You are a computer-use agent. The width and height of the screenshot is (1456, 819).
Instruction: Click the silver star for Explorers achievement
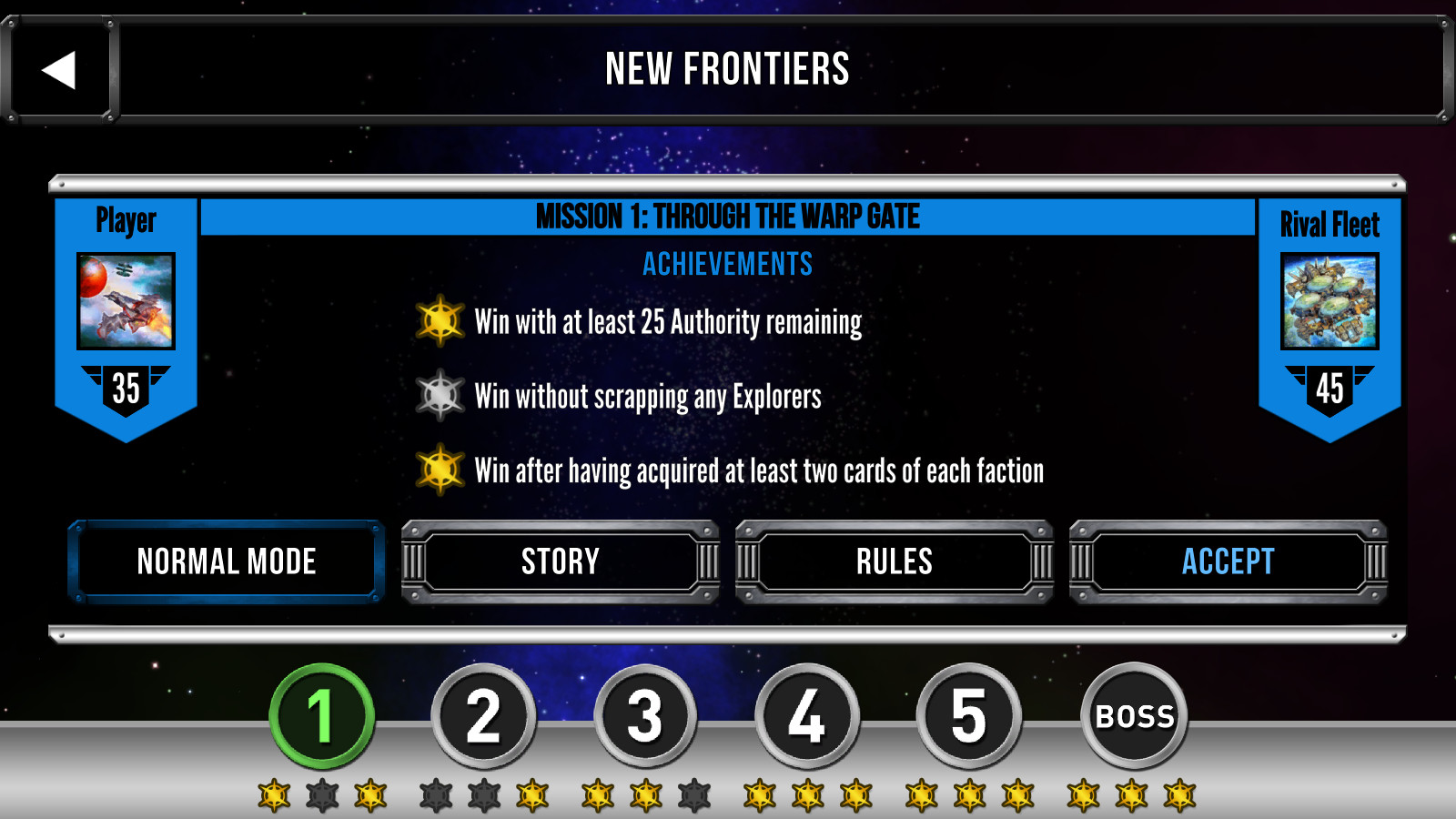coord(441,396)
